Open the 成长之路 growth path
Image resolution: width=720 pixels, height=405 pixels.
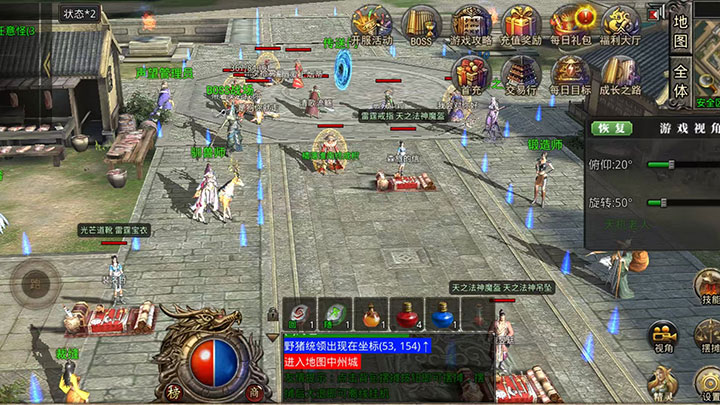pyautogui.click(x=620, y=73)
